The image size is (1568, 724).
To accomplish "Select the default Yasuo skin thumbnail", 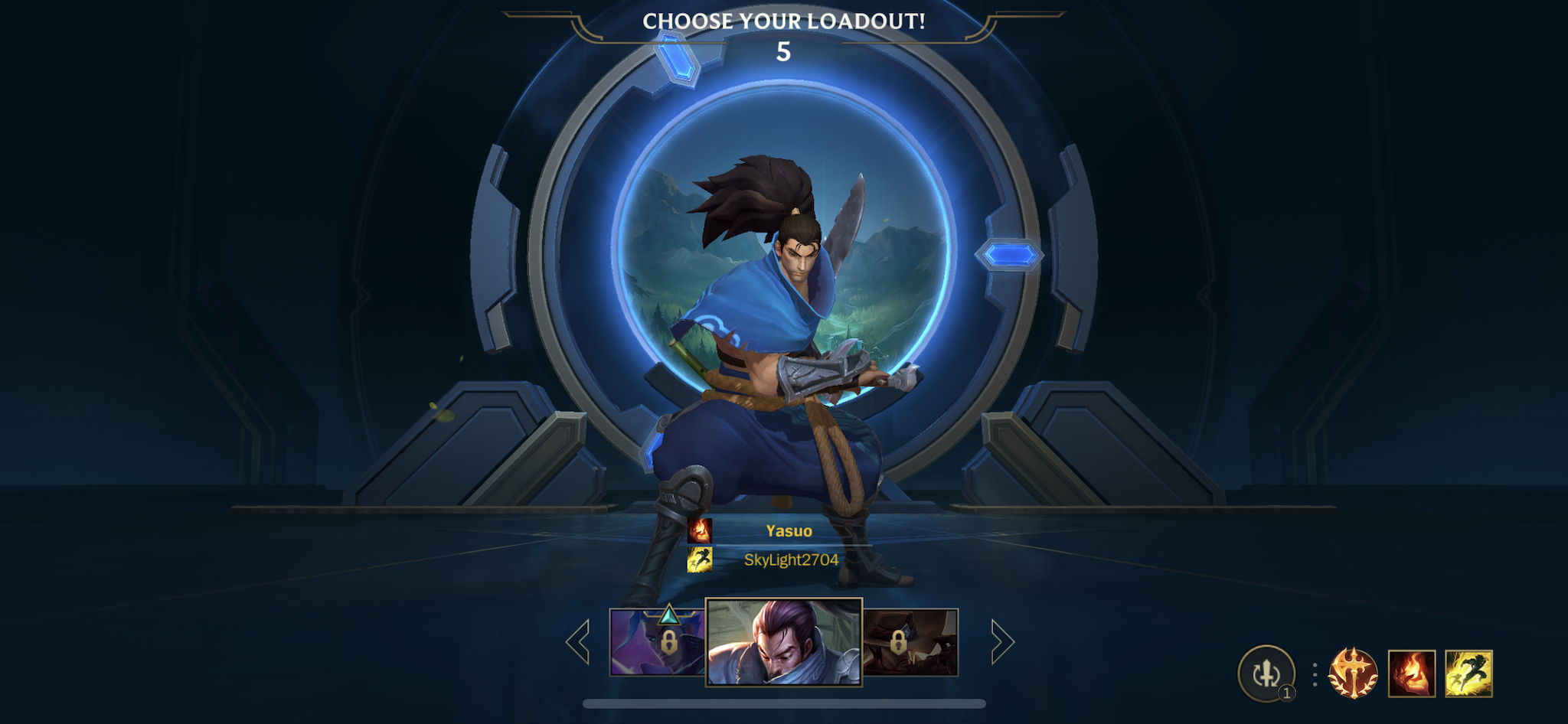I will (x=783, y=642).
